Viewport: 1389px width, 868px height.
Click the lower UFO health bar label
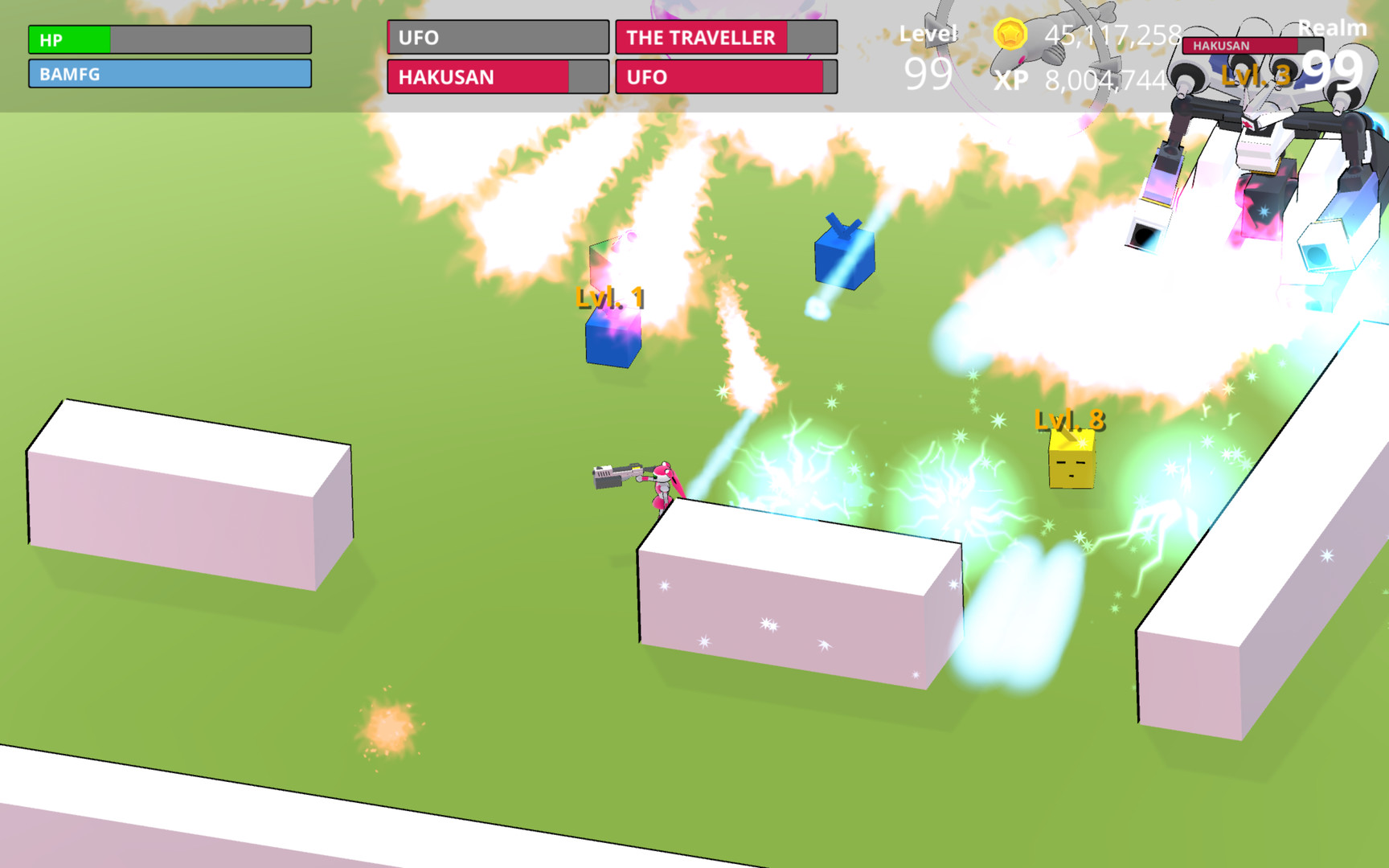coord(724,77)
